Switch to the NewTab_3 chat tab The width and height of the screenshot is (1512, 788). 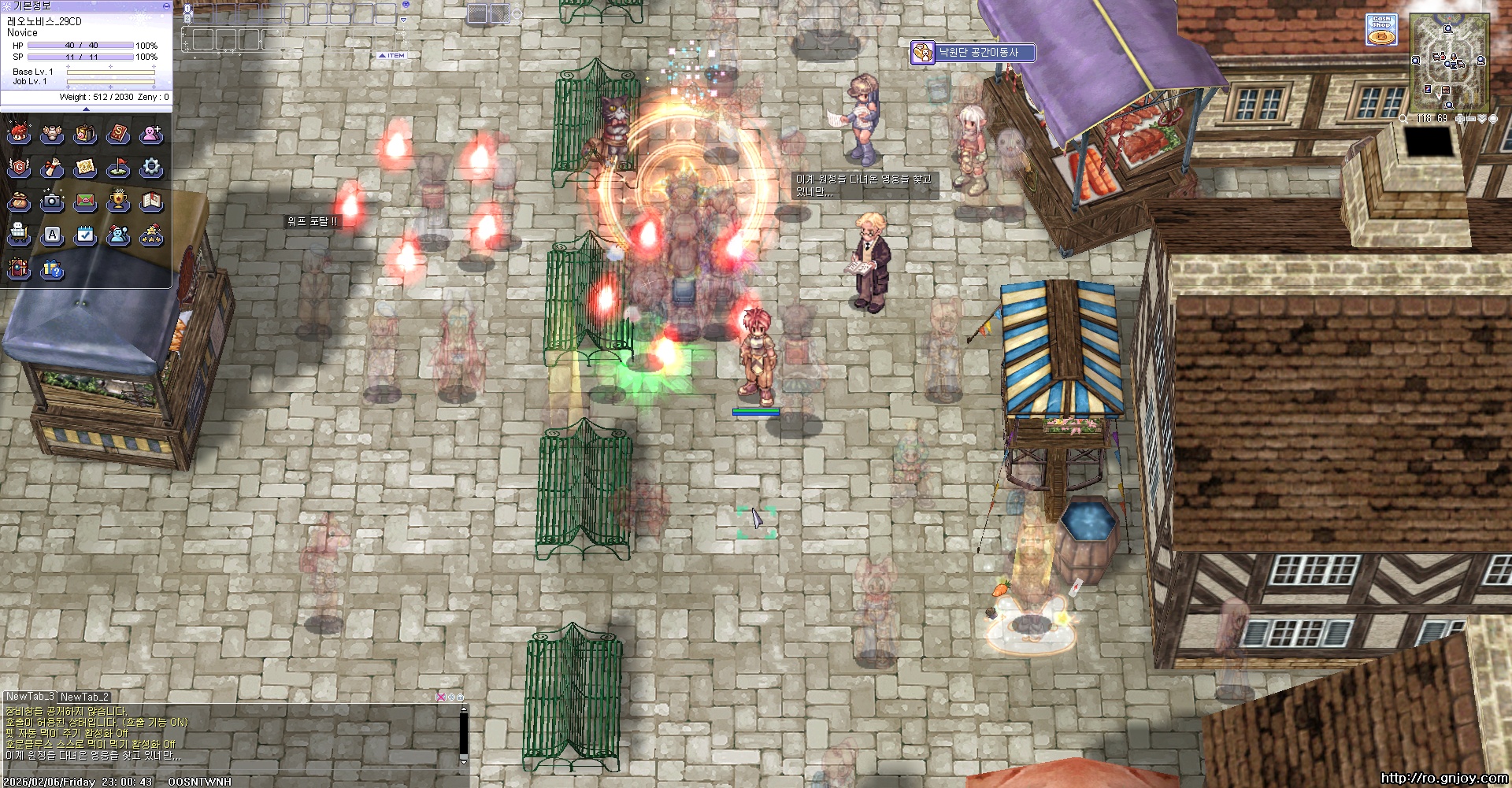pyautogui.click(x=30, y=697)
